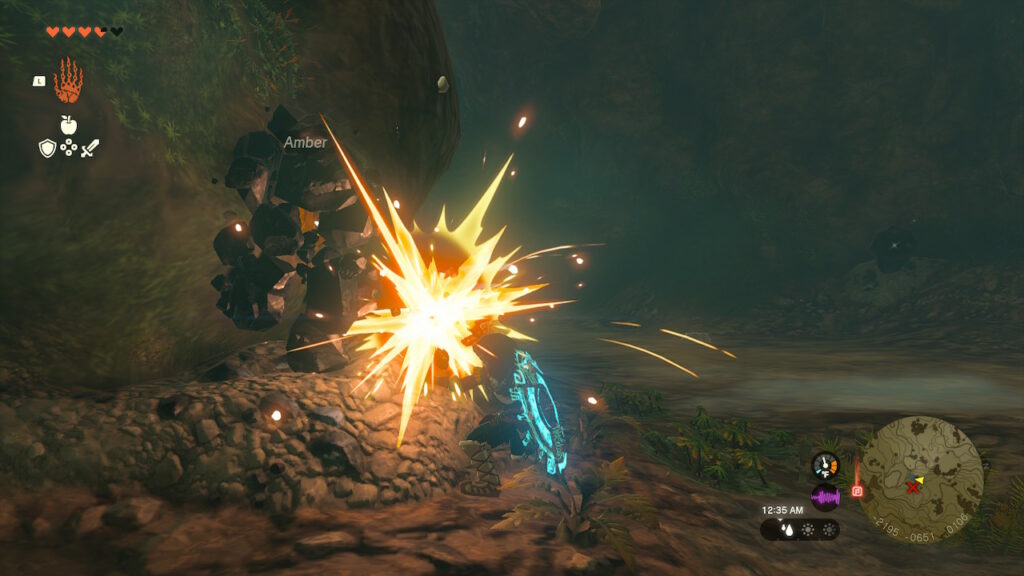Click the rain droplet weather forecast icon

pyautogui.click(x=787, y=529)
